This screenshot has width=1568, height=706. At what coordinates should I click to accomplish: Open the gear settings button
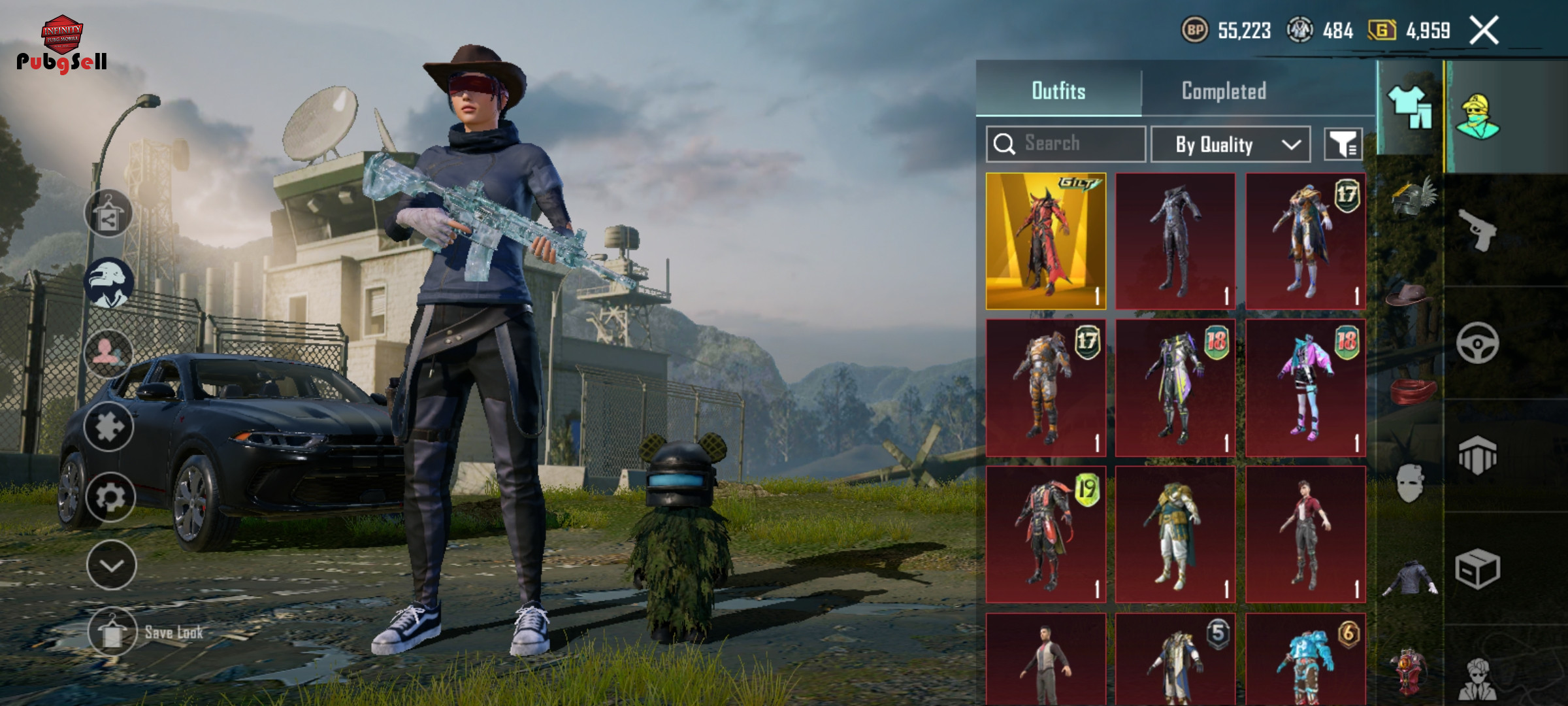coord(110,497)
